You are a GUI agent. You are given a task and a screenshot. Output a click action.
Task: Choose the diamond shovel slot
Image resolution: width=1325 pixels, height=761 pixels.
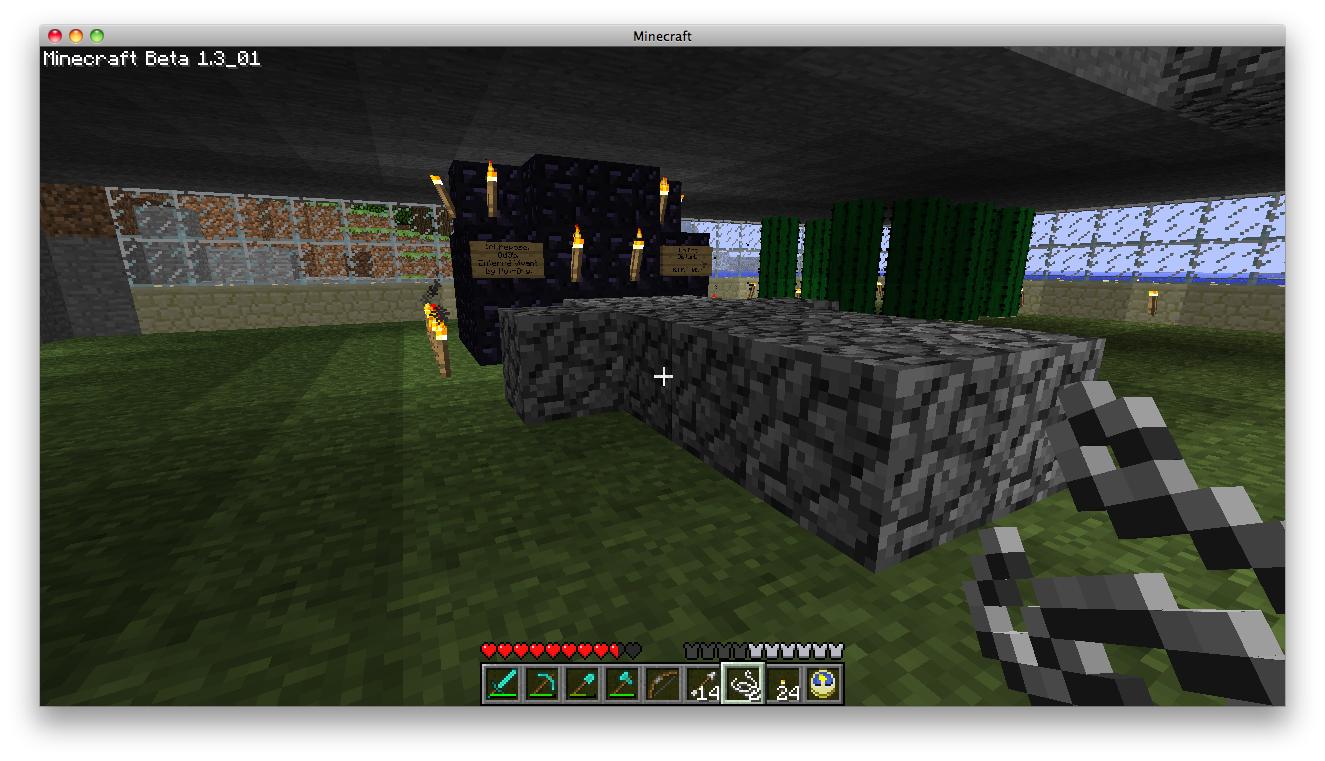(x=582, y=684)
